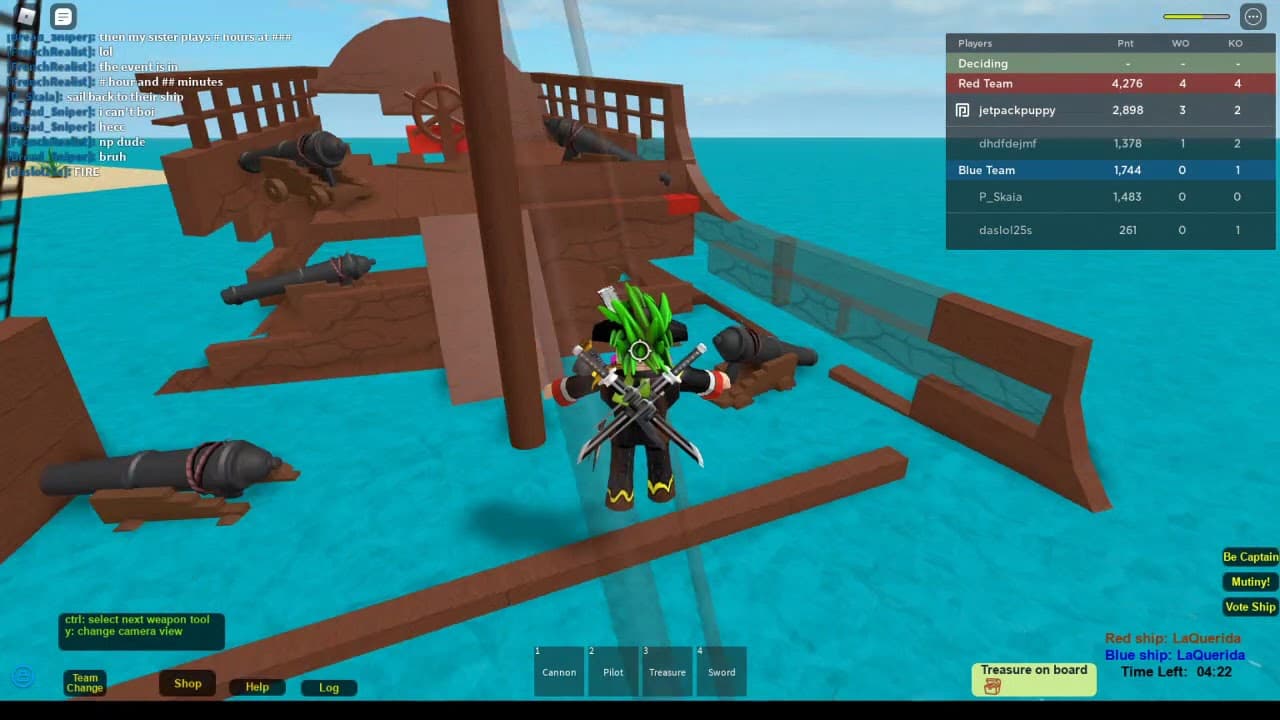Open the Help panel

tap(257, 687)
